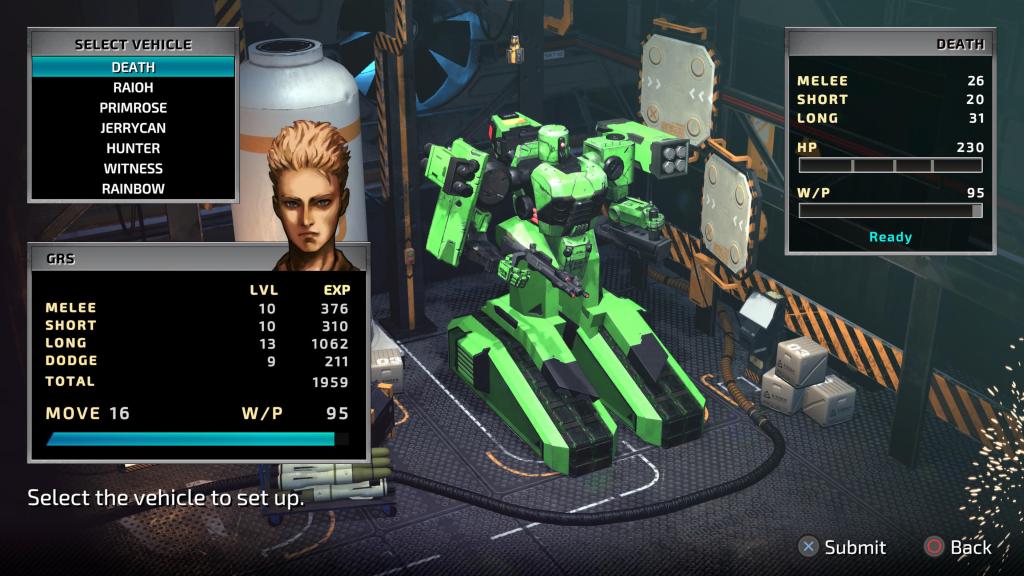Select the WITNESS vehicle
Image resolution: width=1024 pixels, height=576 pixels.
coord(133,168)
